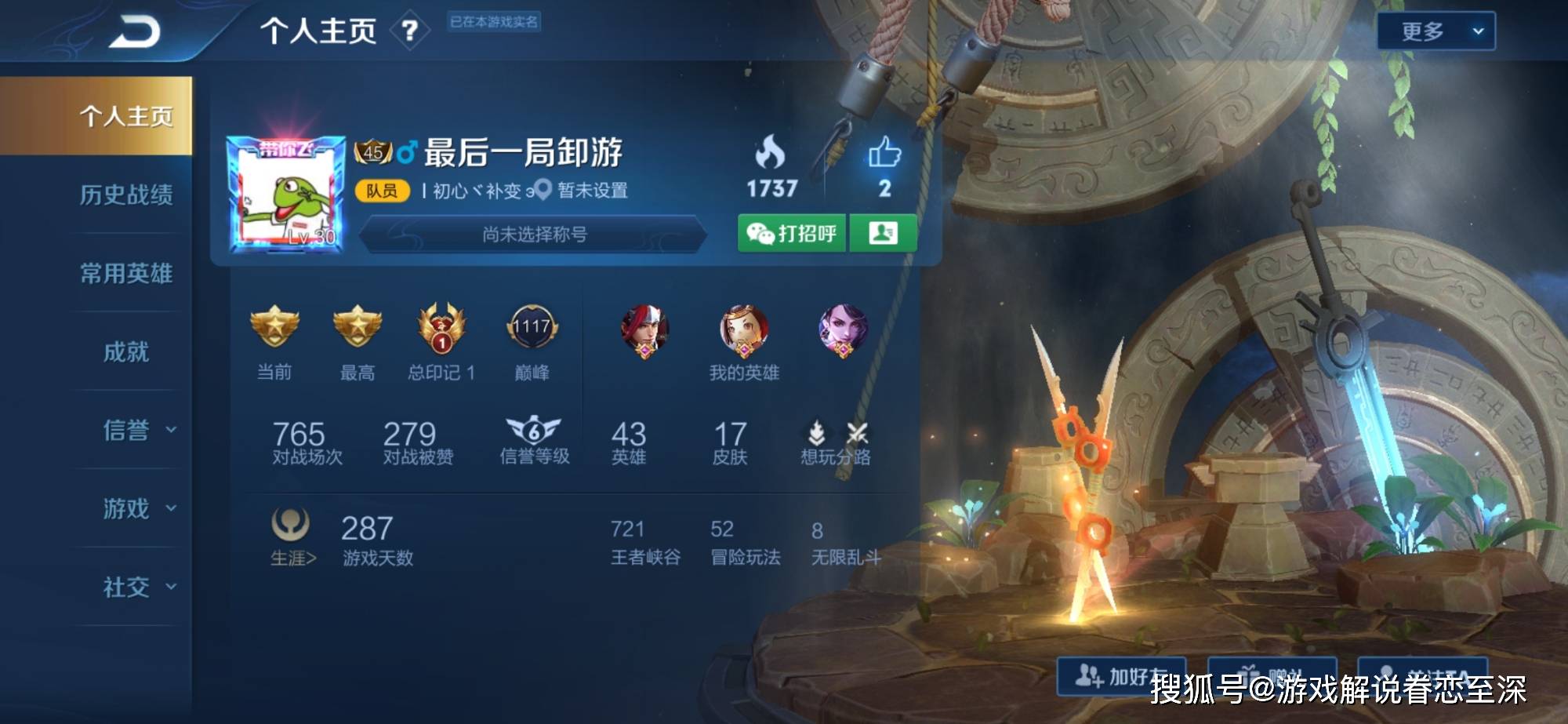
Task: Open the 巅峰 1117 rank badge
Action: click(532, 328)
